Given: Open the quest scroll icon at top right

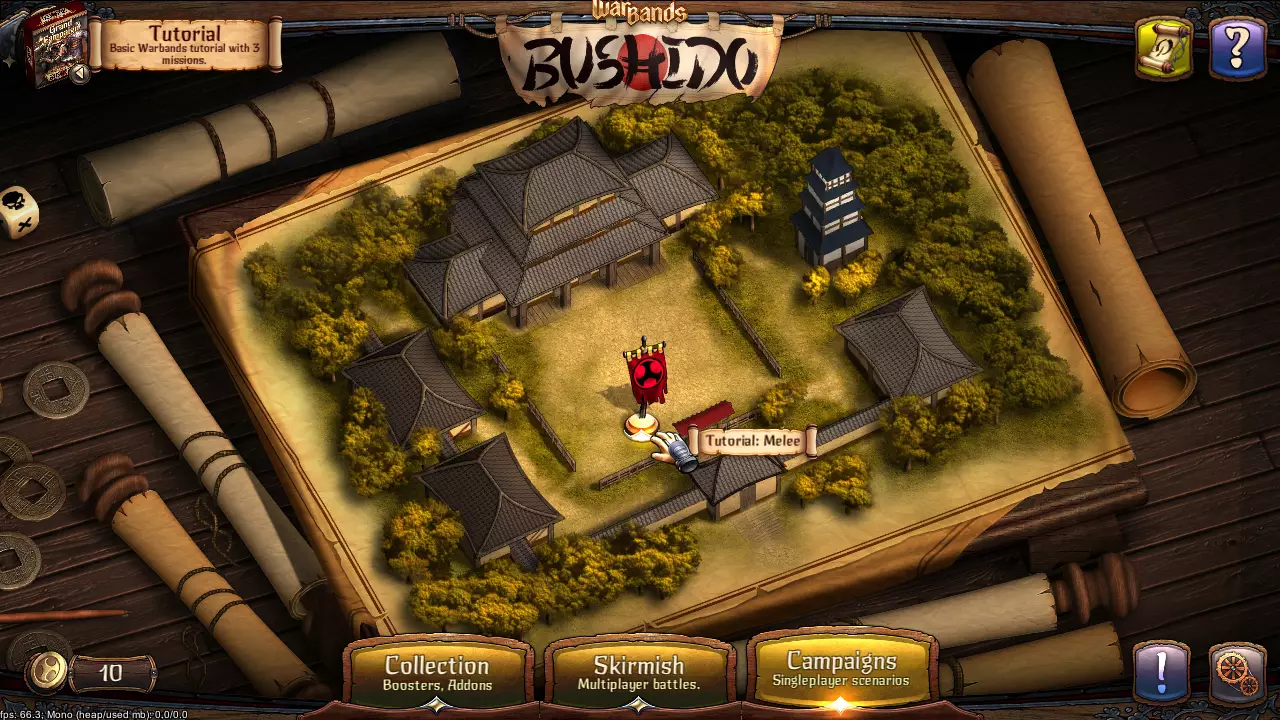Looking at the screenshot, I should click(1165, 48).
